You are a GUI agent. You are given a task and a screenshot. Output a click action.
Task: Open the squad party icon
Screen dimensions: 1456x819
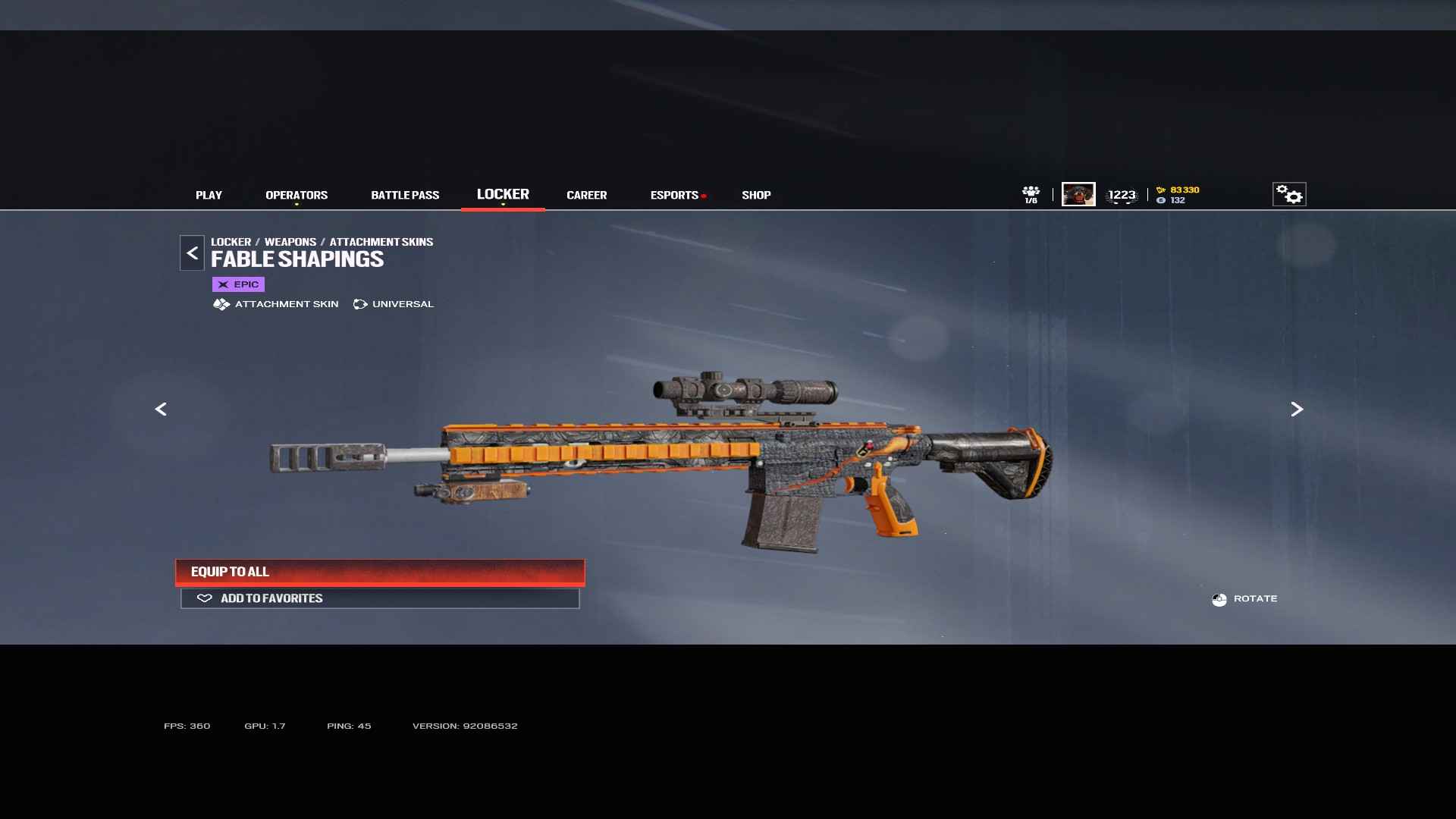click(x=1031, y=194)
